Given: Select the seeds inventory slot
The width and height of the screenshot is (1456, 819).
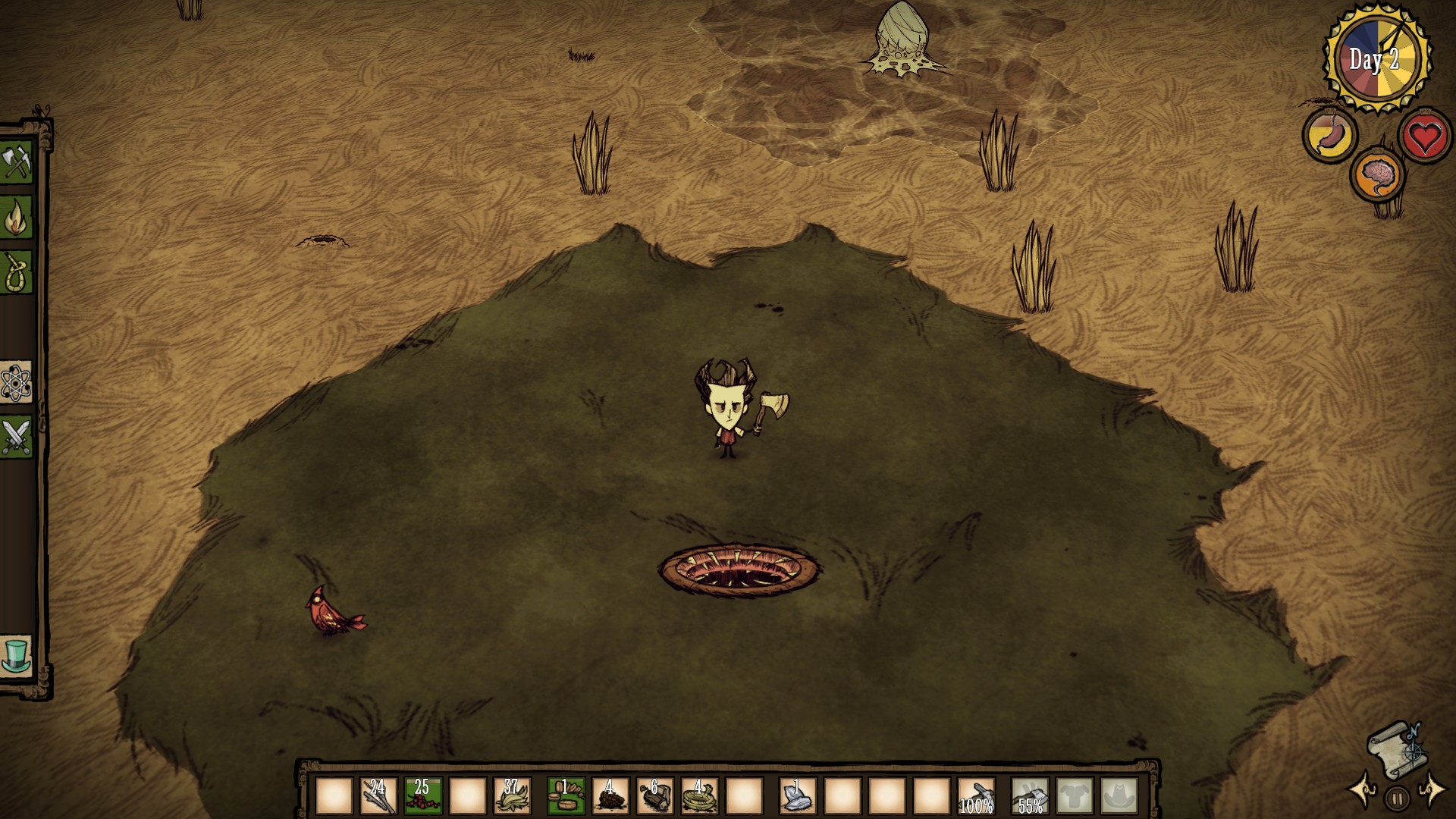Looking at the screenshot, I should point(566,796).
